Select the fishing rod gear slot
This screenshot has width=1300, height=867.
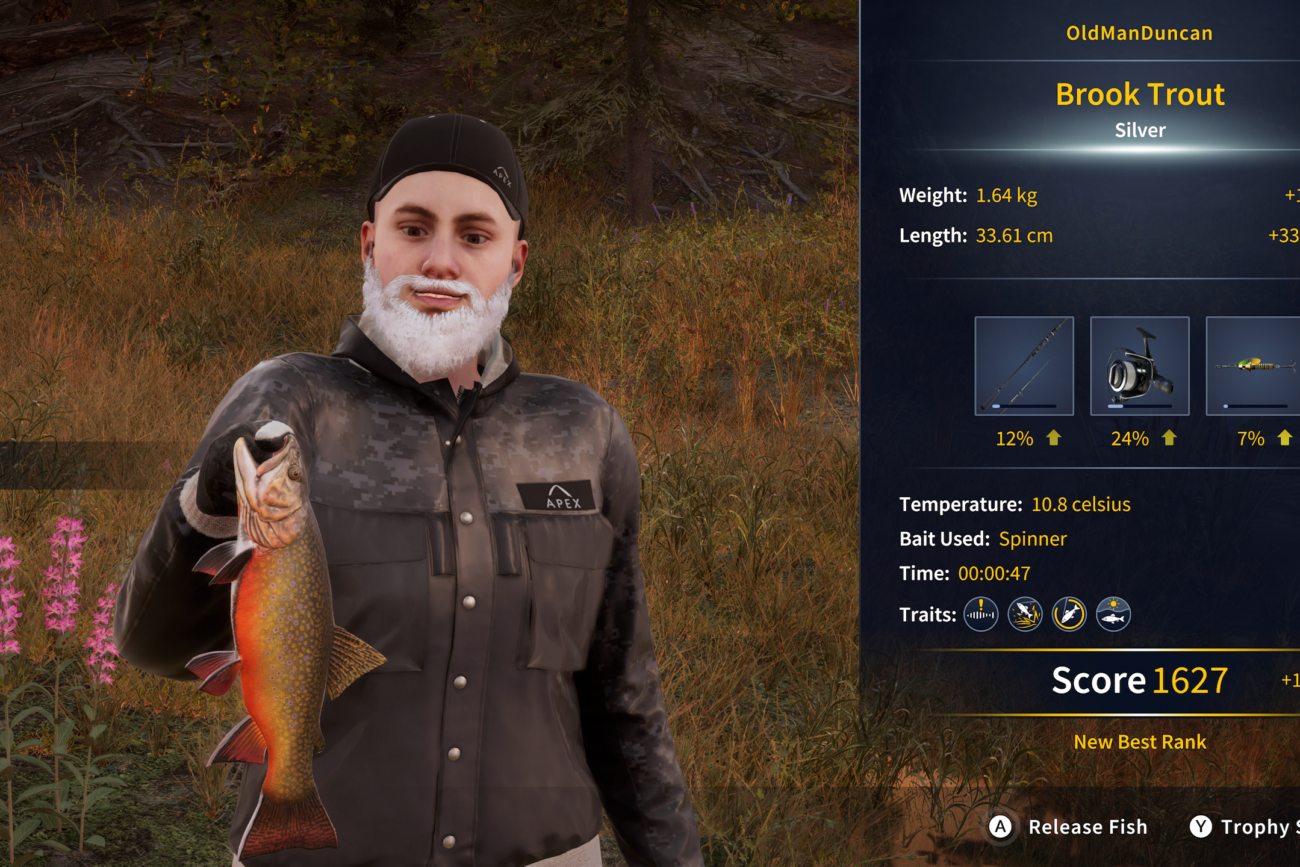point(1024,366)
